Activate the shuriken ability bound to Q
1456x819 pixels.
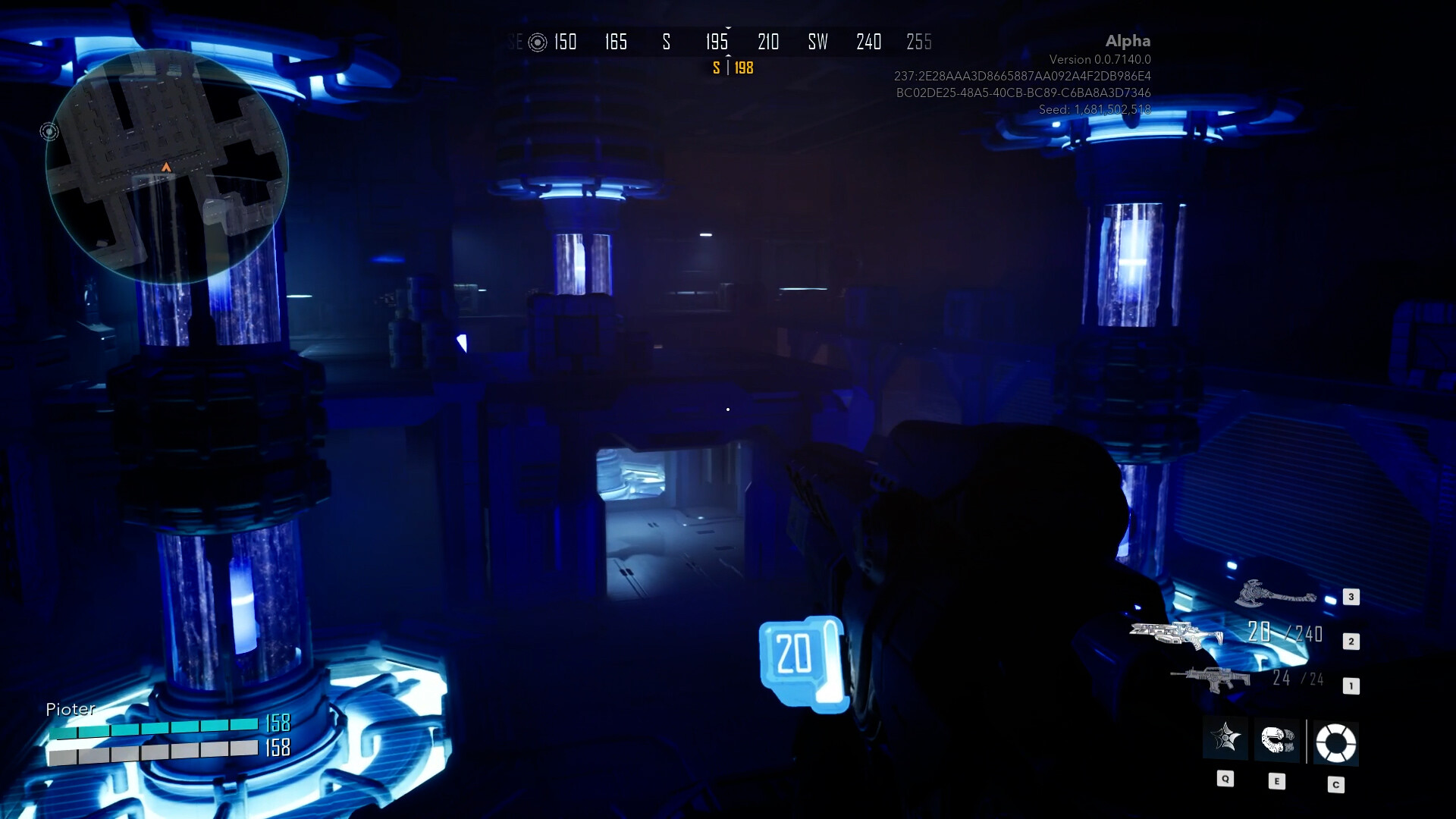(1226, 739)
